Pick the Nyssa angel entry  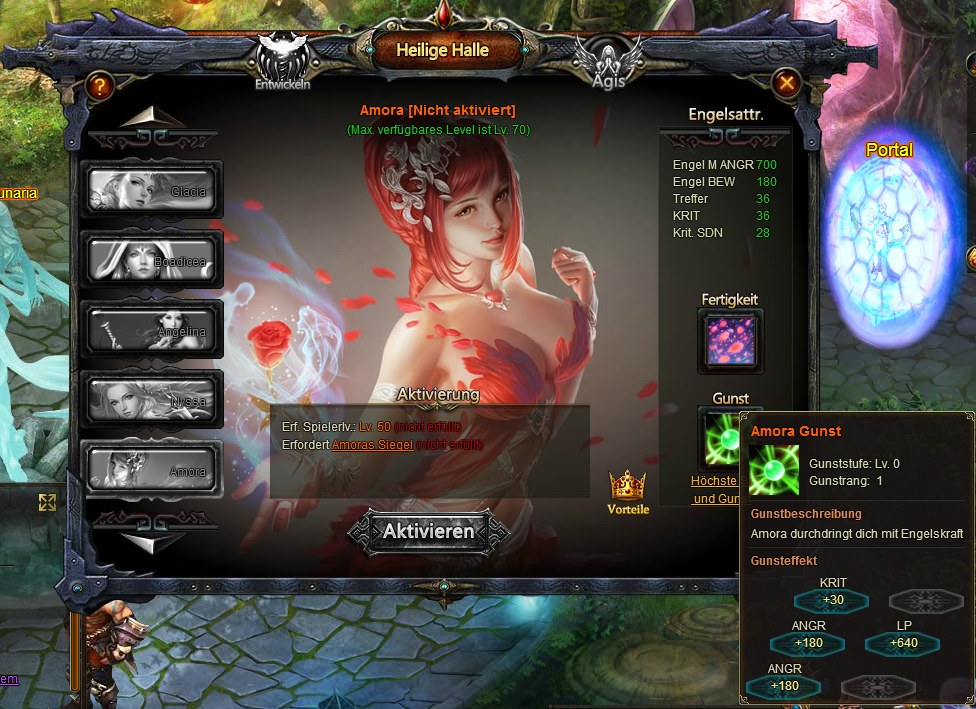coord(151,399)
